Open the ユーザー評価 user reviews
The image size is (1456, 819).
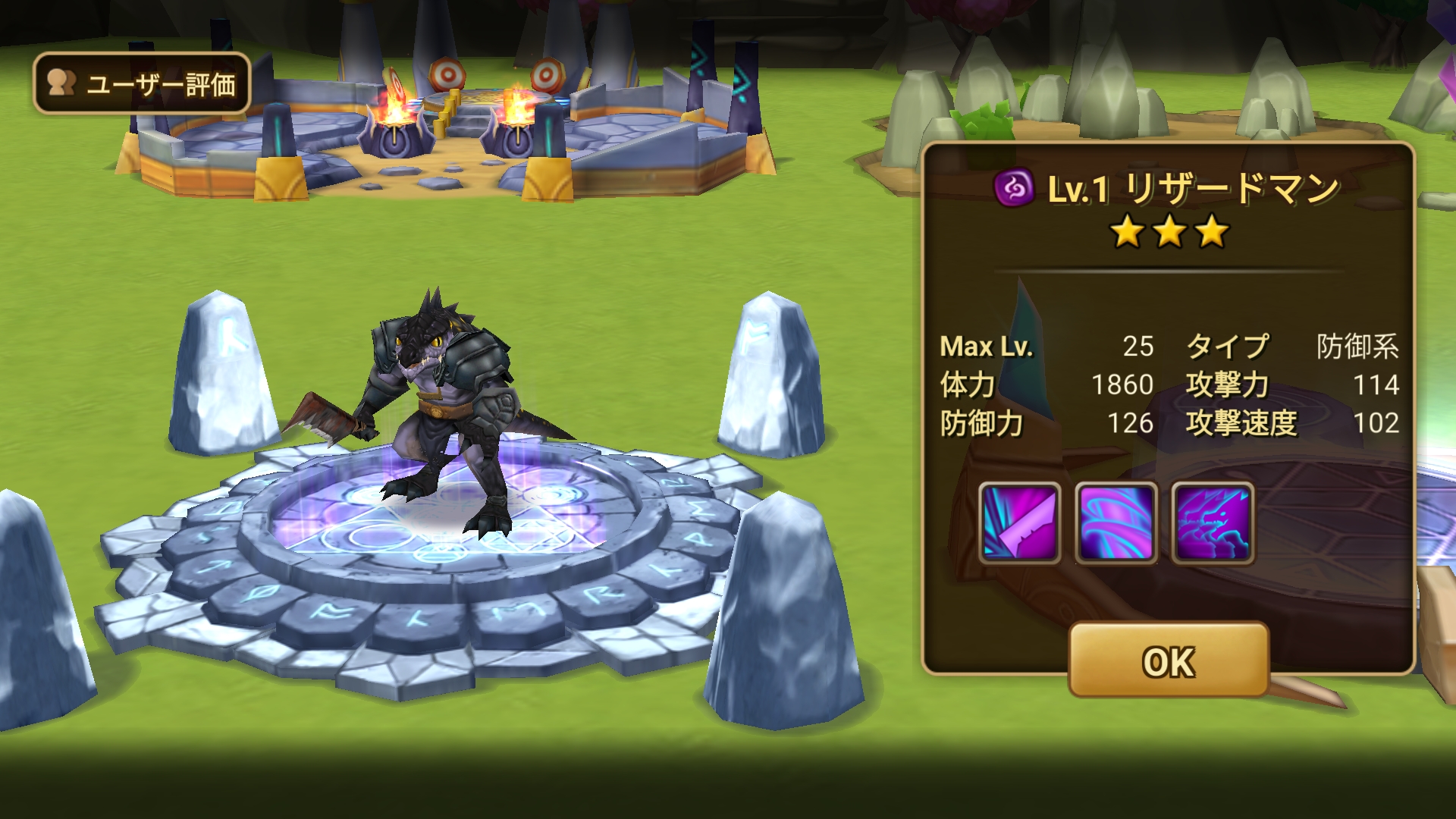pos(142,83)
